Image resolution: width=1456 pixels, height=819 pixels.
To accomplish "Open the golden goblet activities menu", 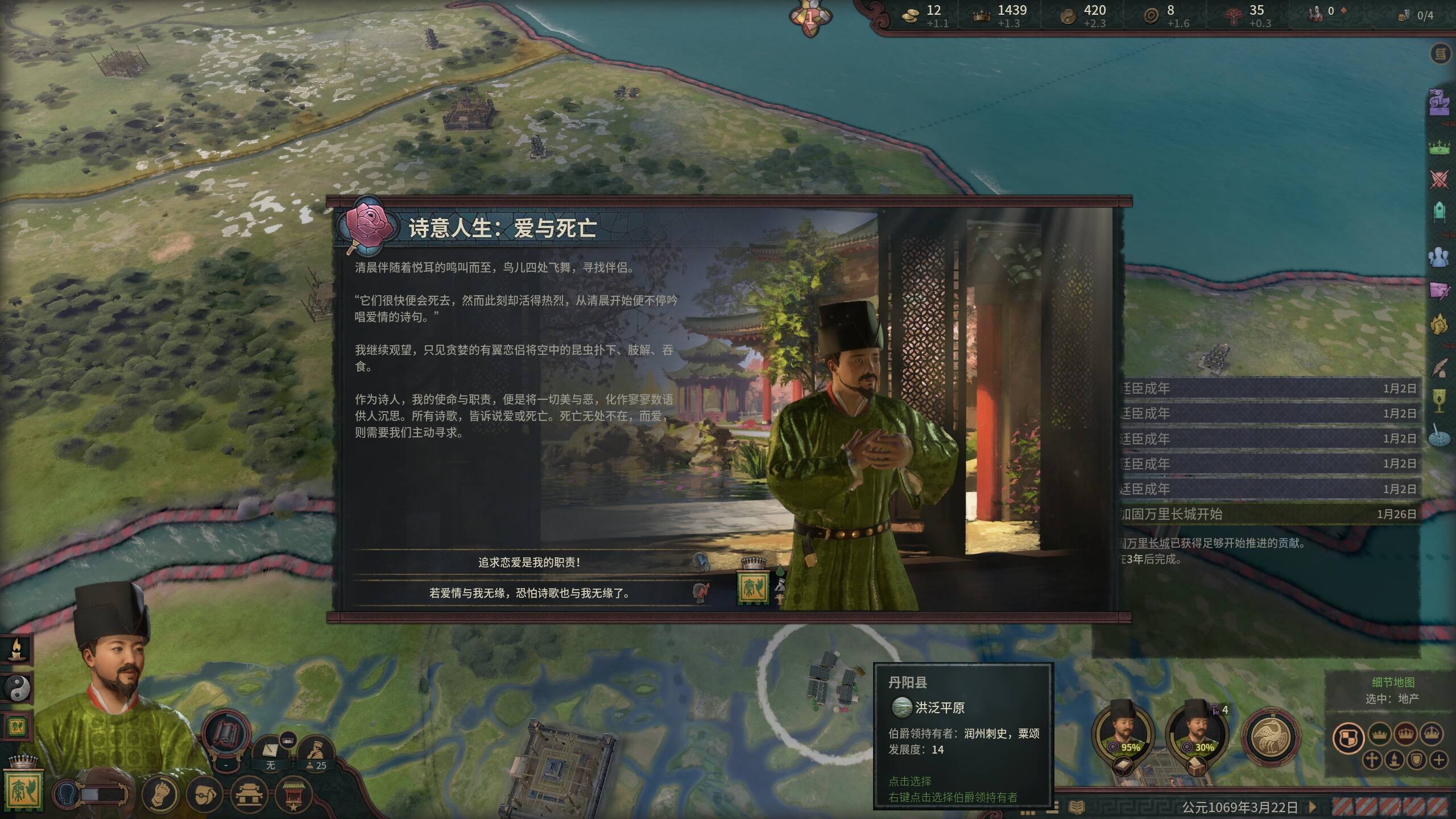I will click(x=1440, y=400).
